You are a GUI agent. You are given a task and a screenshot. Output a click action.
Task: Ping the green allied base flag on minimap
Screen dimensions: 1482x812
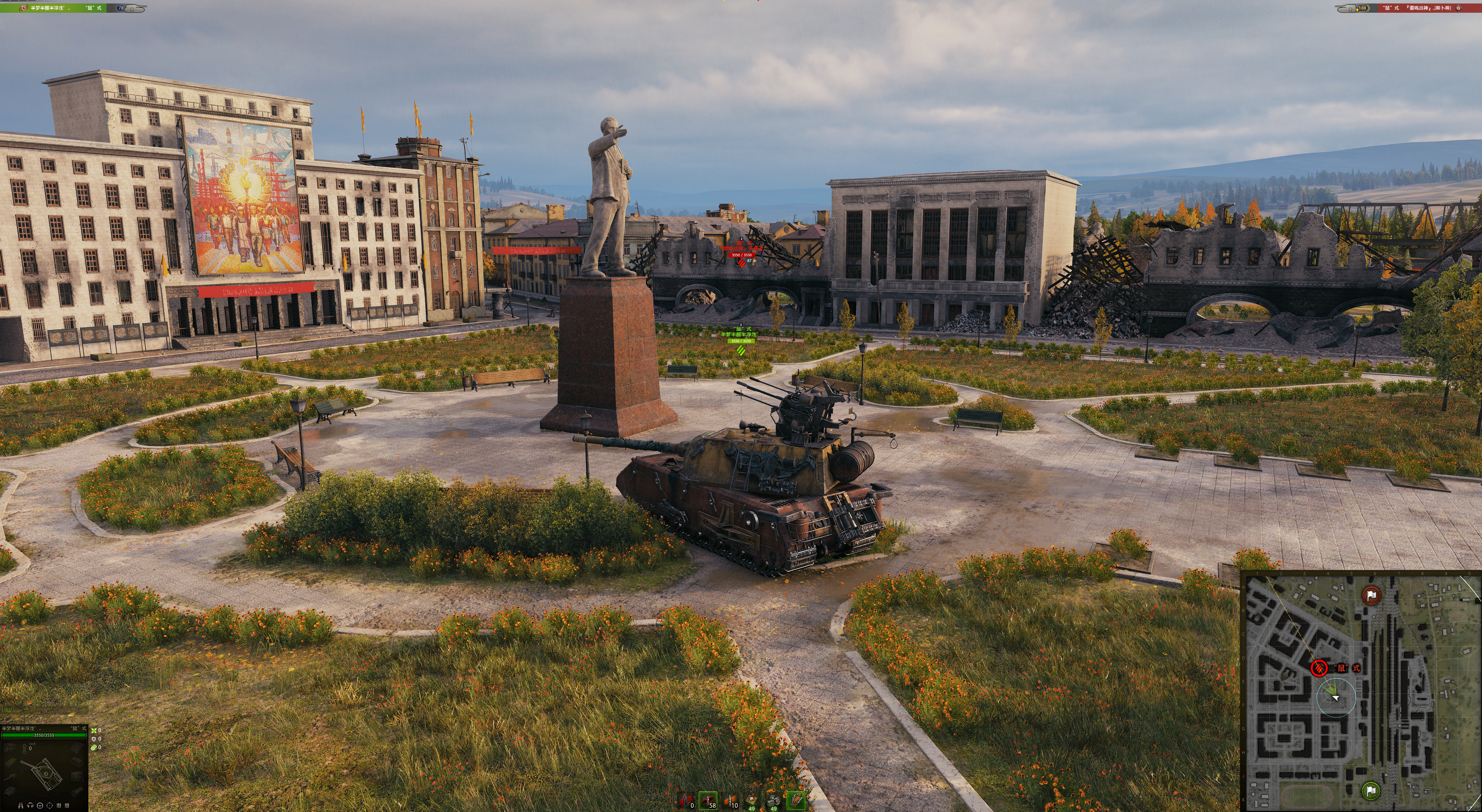pyautogui.click(x=1371, y=790)
